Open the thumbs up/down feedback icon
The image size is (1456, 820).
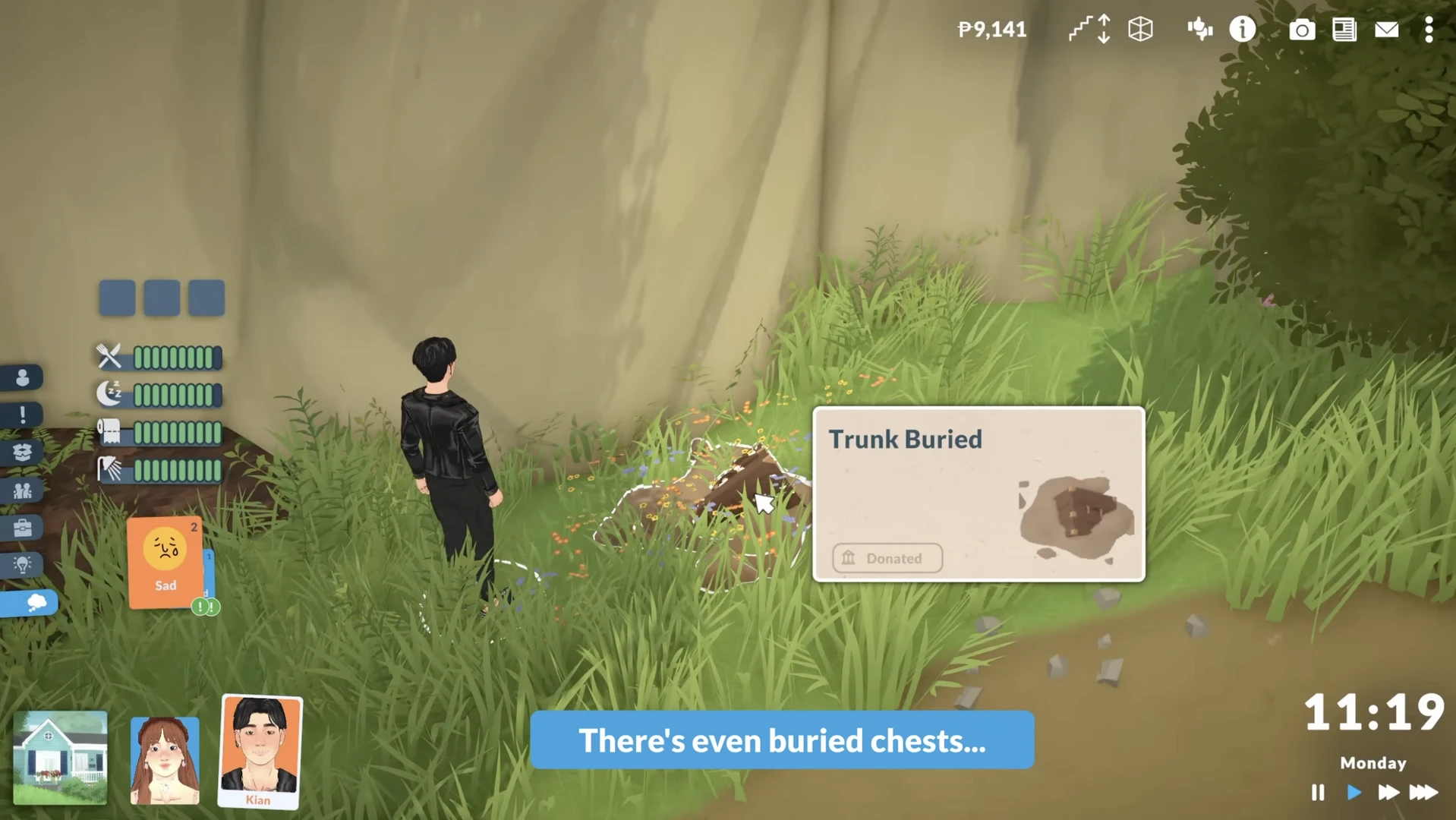pos(1199,30)
